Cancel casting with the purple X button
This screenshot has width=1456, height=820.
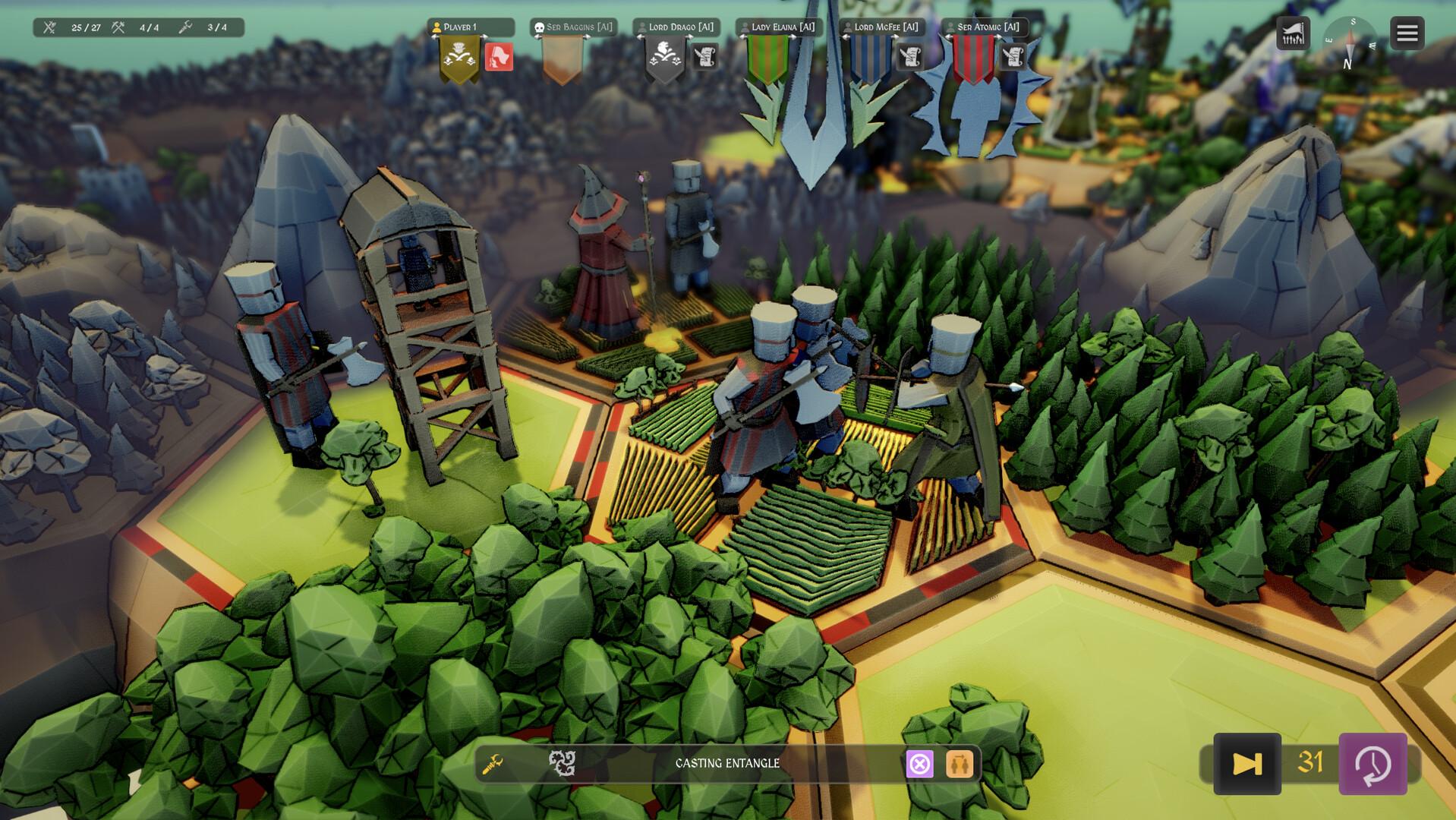coord(920,764)
